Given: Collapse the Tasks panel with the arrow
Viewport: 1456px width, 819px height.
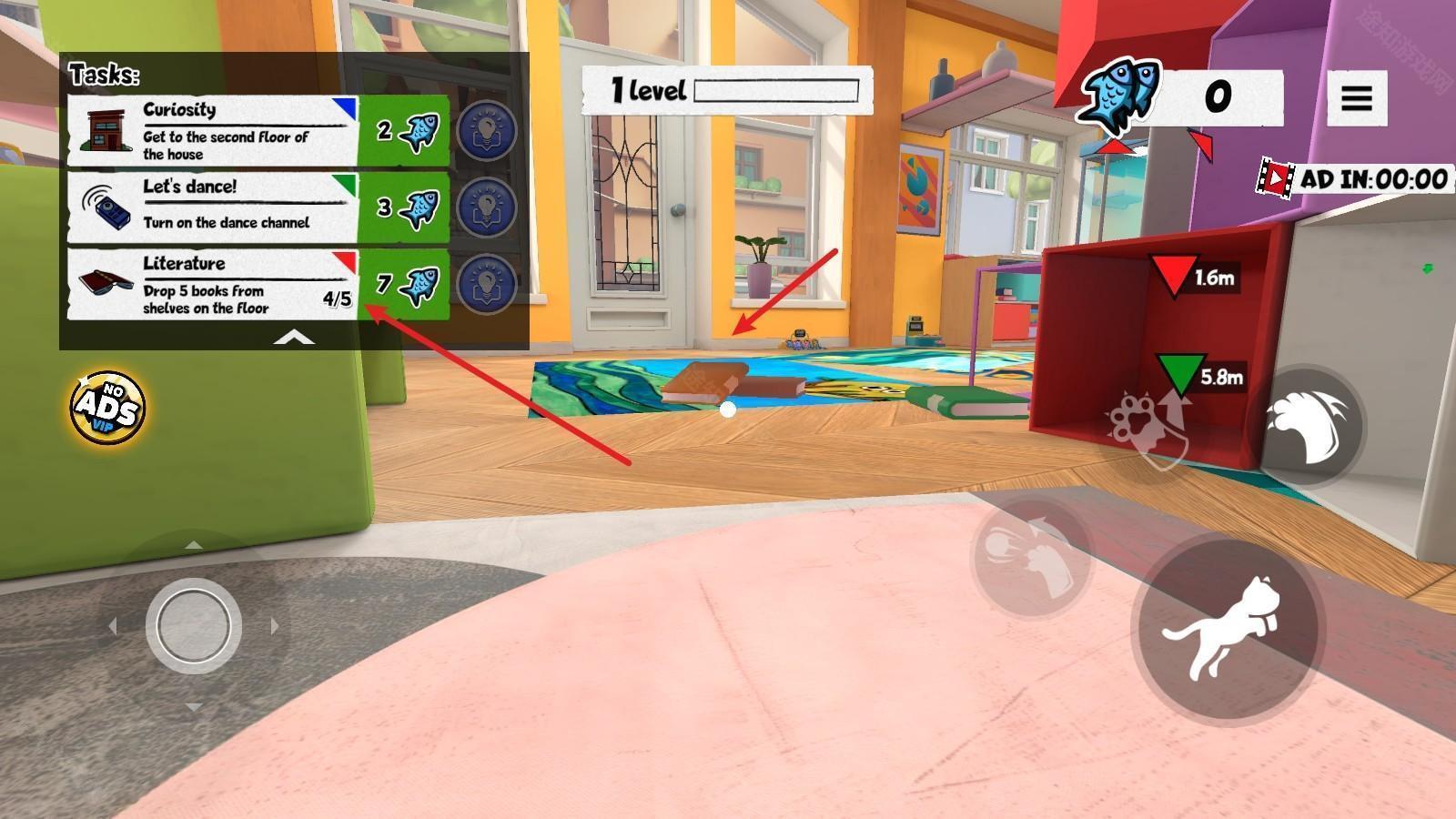Looking at the screenshot, I should pyautogui.click(x=294, y=339).
